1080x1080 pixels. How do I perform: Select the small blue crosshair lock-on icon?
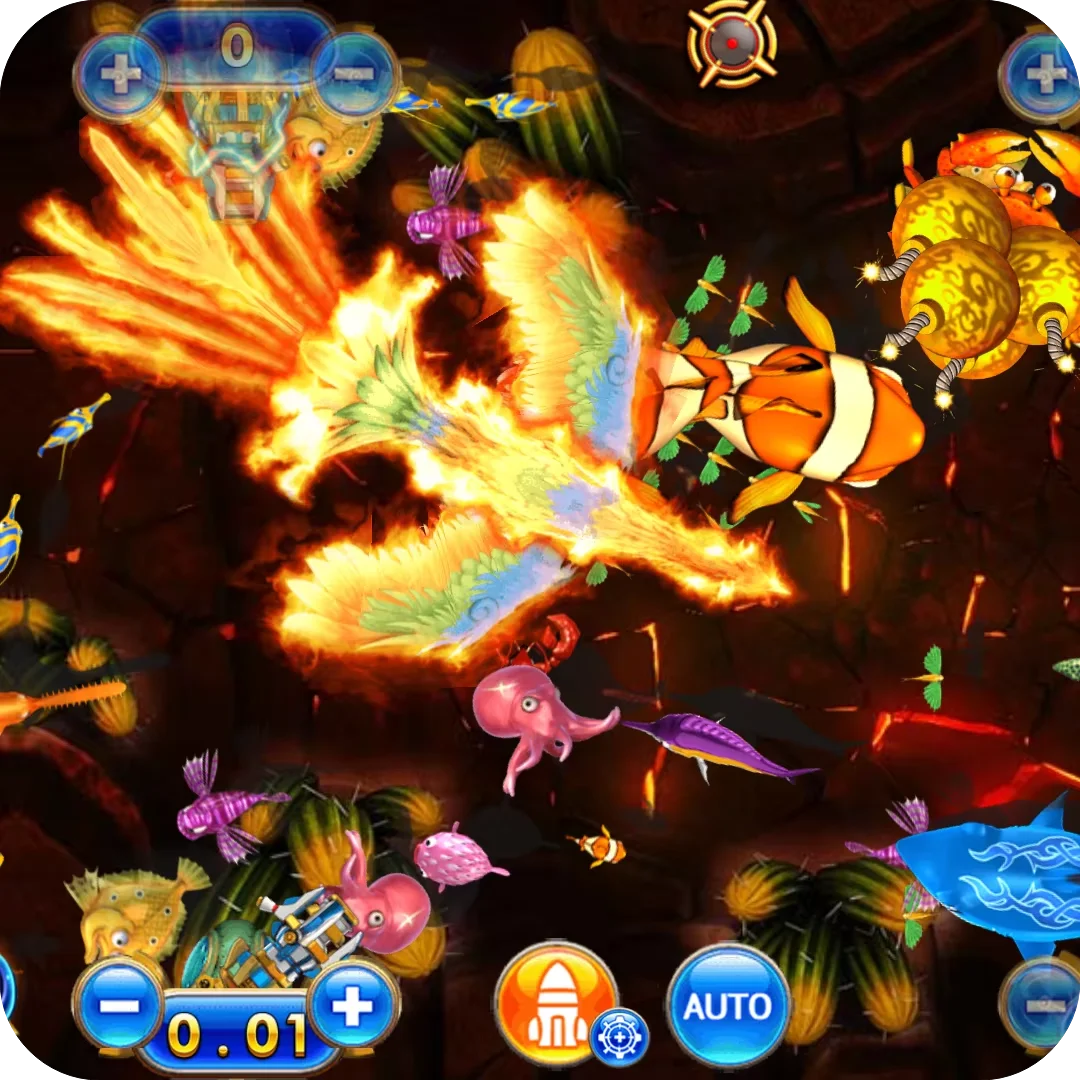pos(619,1038)
